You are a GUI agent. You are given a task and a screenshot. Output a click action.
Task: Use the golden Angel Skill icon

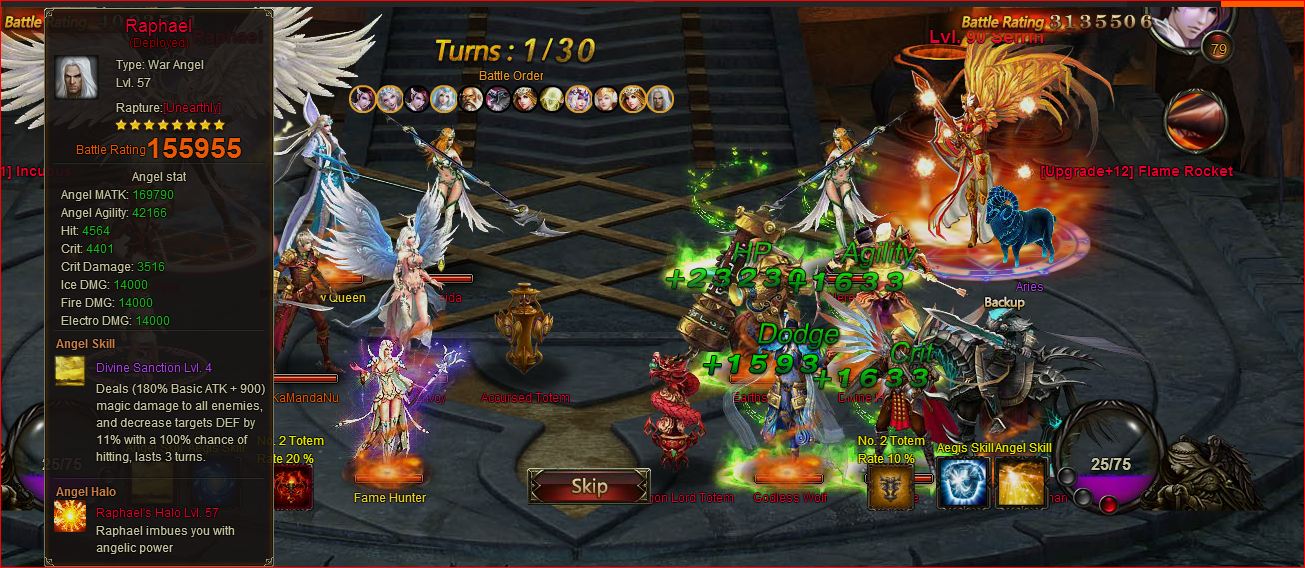pyautogui.click(x=1021, y=483)
